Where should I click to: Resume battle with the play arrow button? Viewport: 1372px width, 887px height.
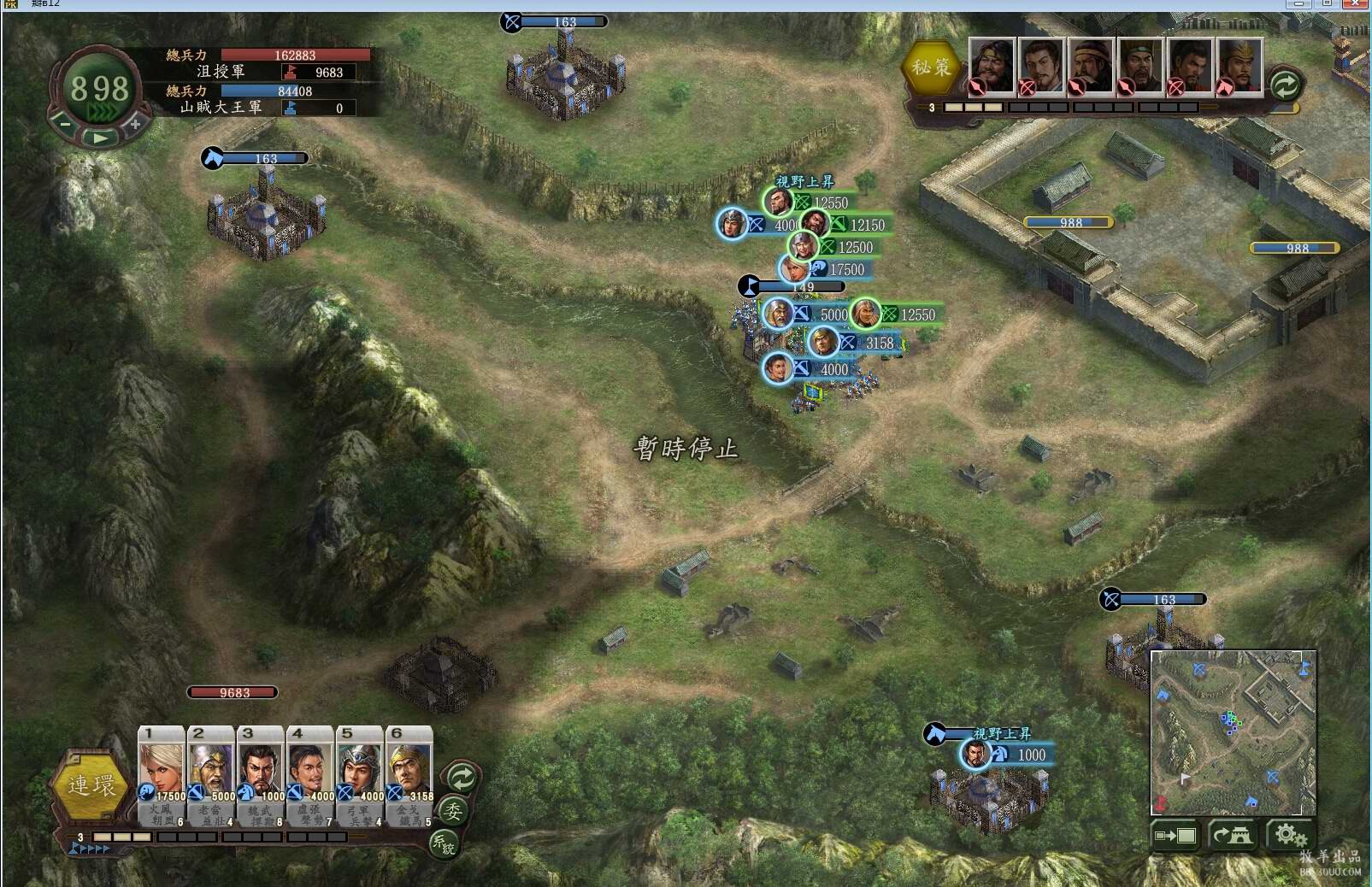click(100, 138)
